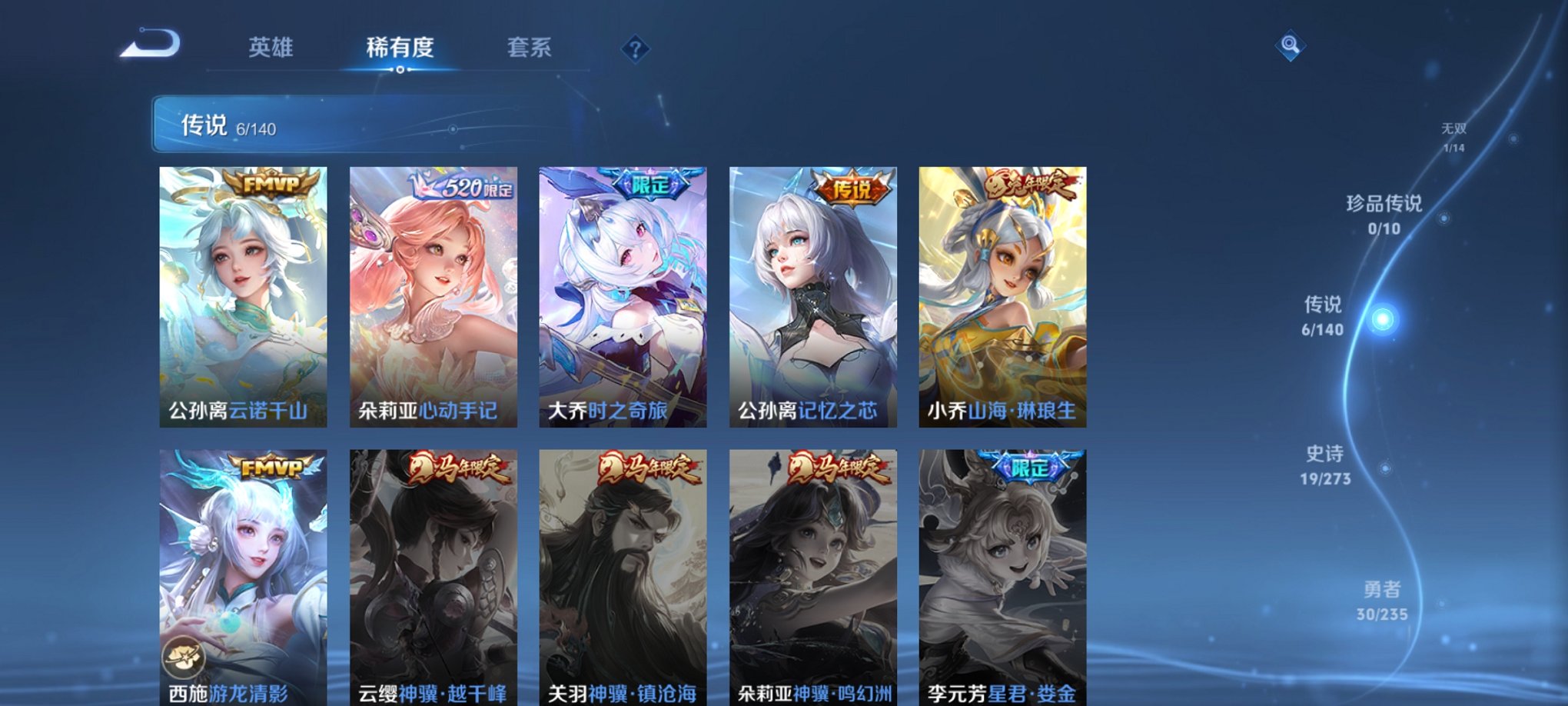Open the search function via the magnifier icon
This screenshot has width=1568, height=706.
click(x=1291, y=46)
